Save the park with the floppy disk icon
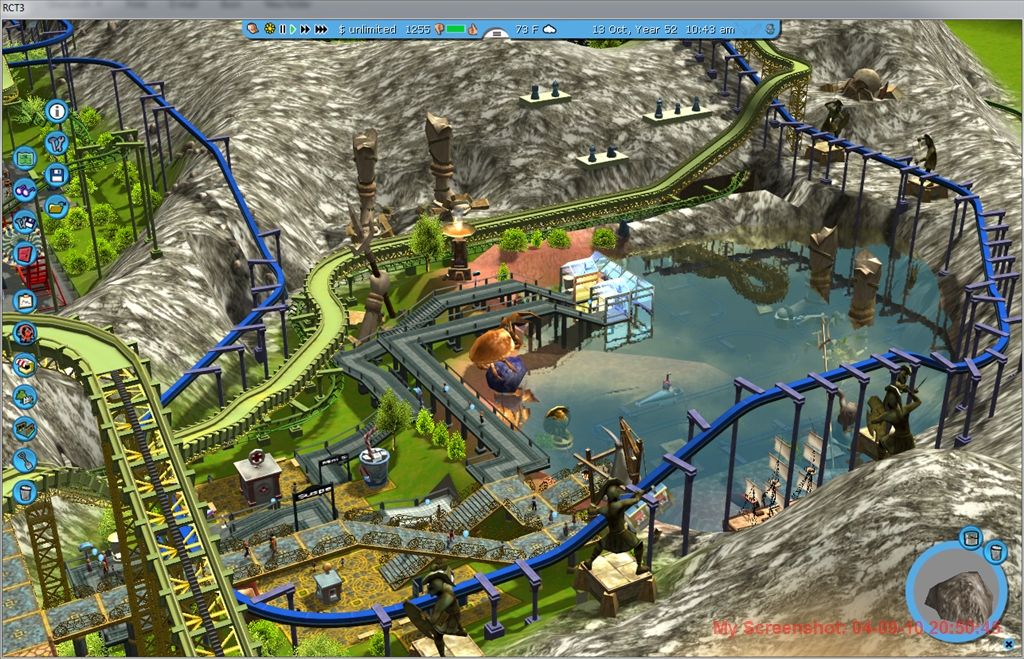1024x659 pixels. (56, 175)
